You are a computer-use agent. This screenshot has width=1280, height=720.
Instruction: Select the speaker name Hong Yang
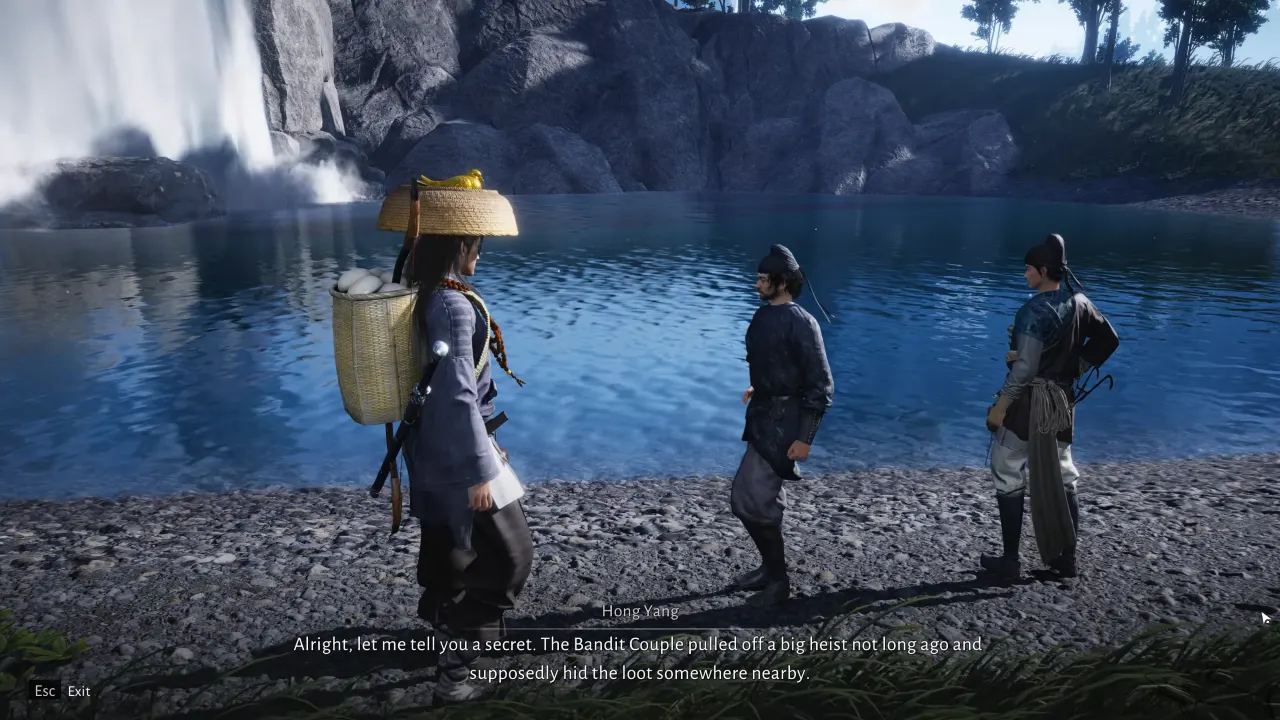coord(640,611)
